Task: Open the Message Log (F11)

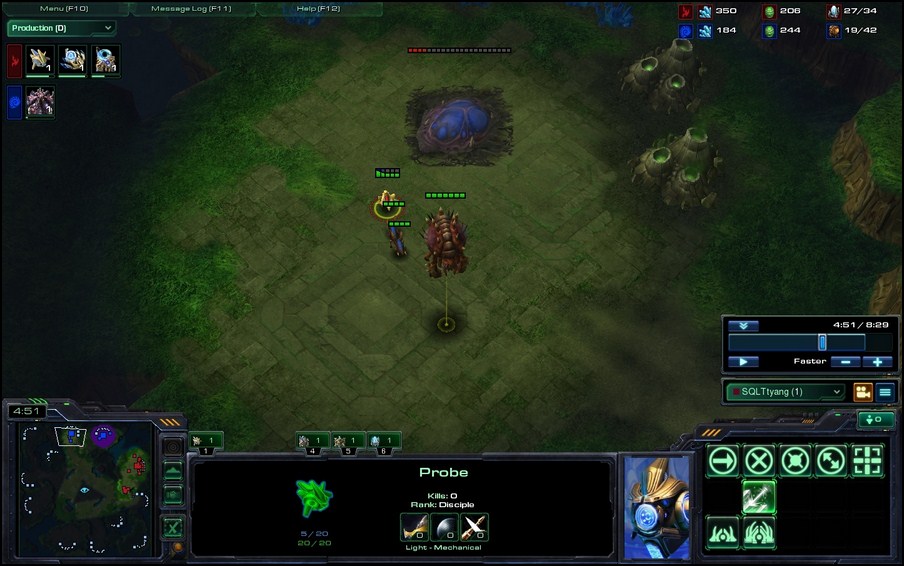Action: 191,8
